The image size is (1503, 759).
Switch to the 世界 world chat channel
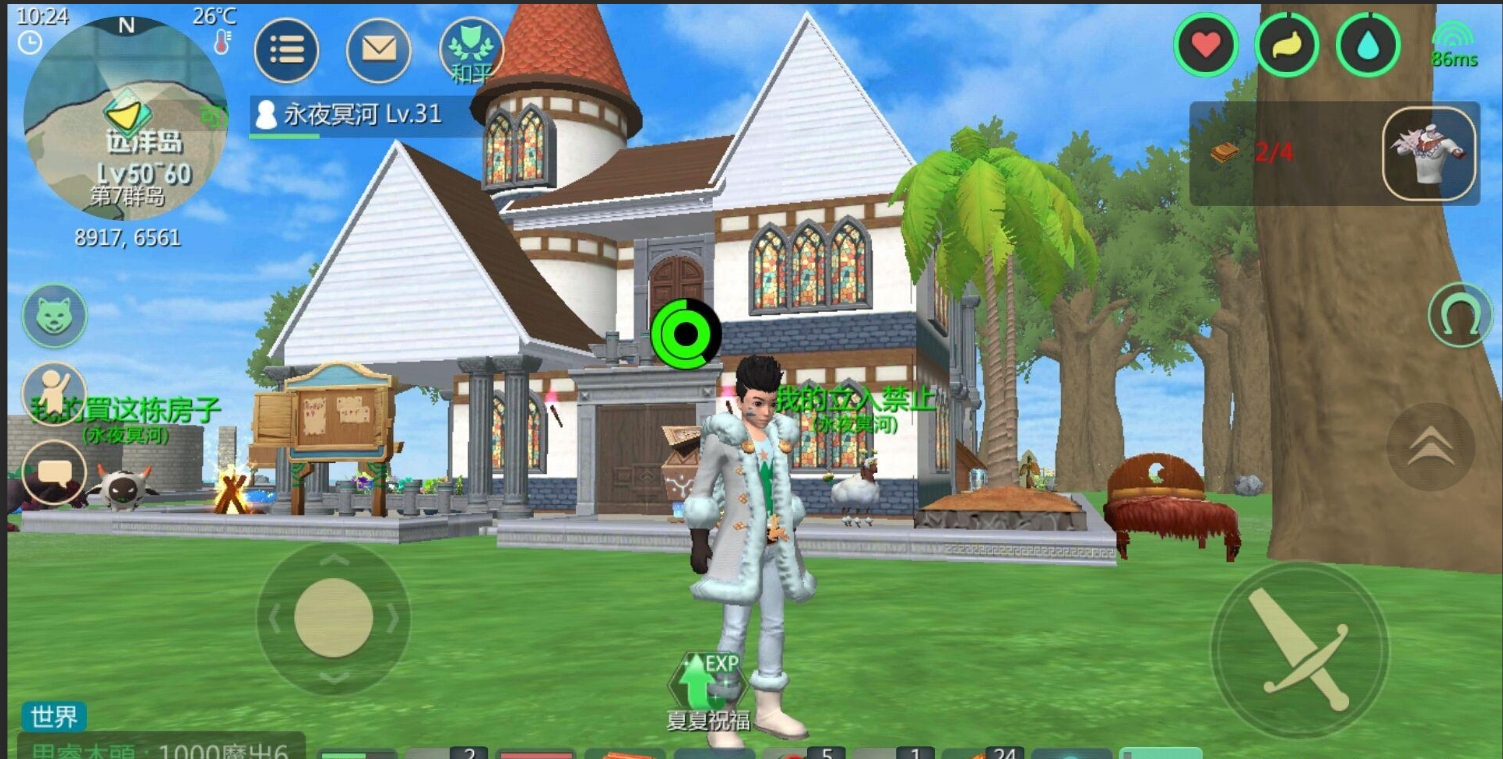[x=54, y=716]
